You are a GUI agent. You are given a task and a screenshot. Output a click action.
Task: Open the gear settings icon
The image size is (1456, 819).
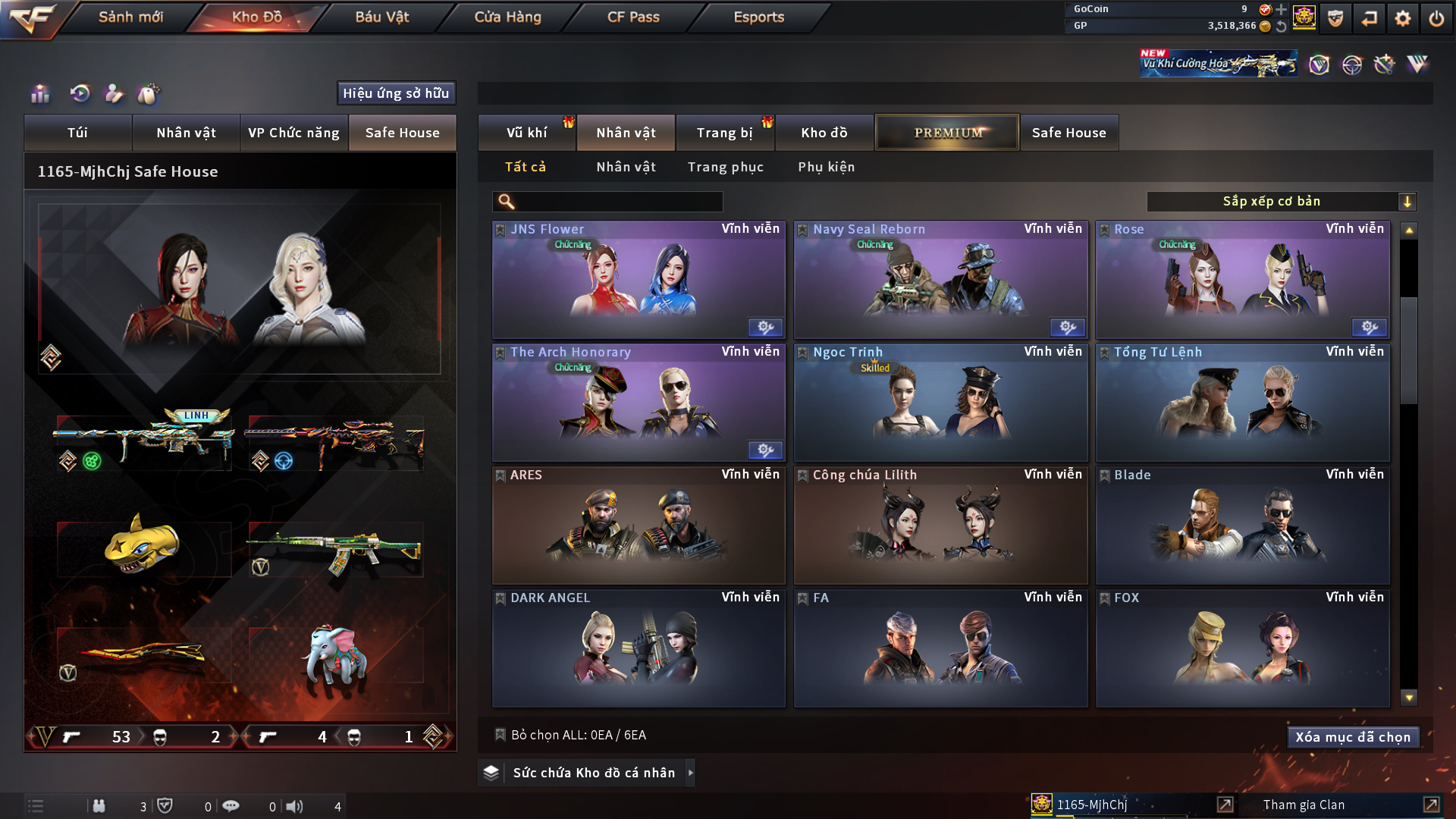pos(1402,18)
